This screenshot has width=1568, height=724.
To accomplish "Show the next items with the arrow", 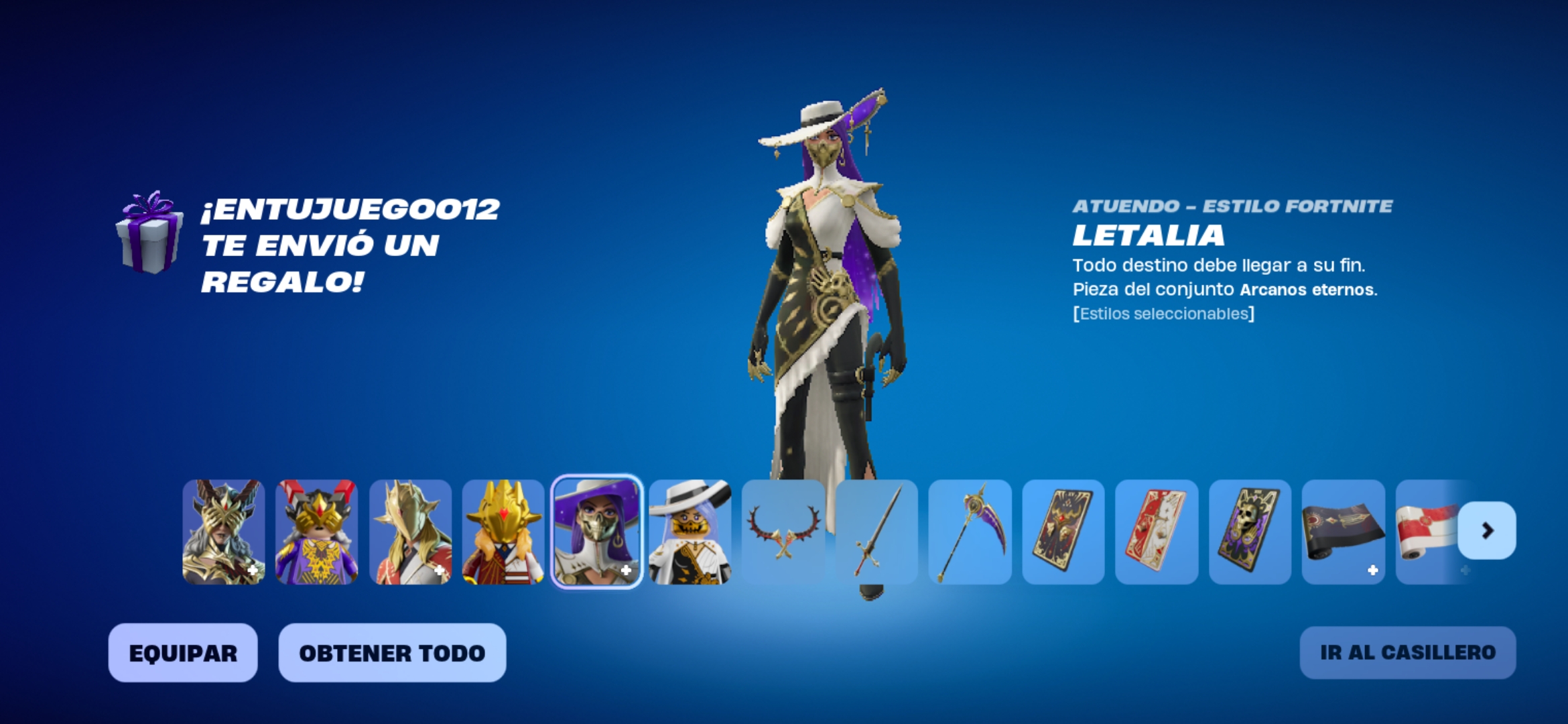I will (x=1487, y=531).
